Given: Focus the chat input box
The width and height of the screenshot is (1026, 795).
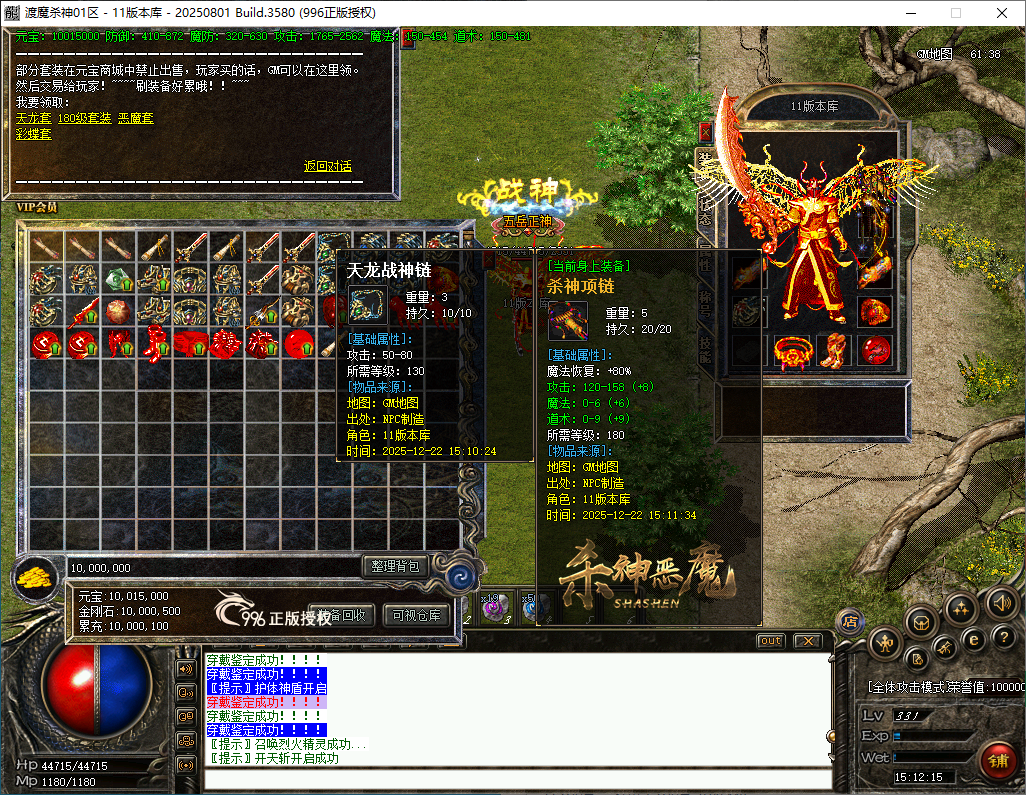Looking at the screenshot, I should pyautogui.click(x=515, y=780).
